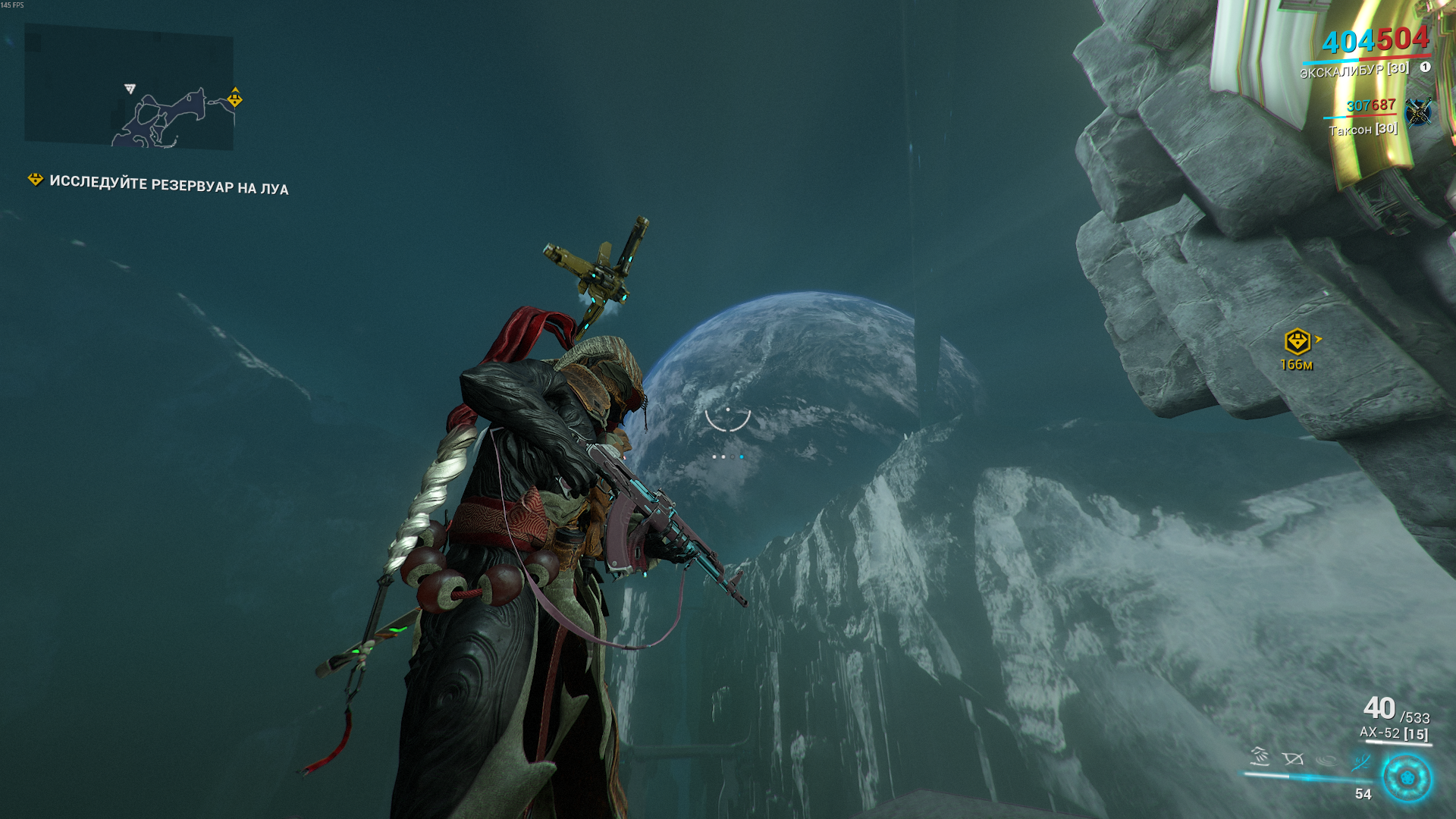This screenshot has width=1456, height=819.
Task: Activate the Slash Dash sword ability
Action: pos(1260,756)
